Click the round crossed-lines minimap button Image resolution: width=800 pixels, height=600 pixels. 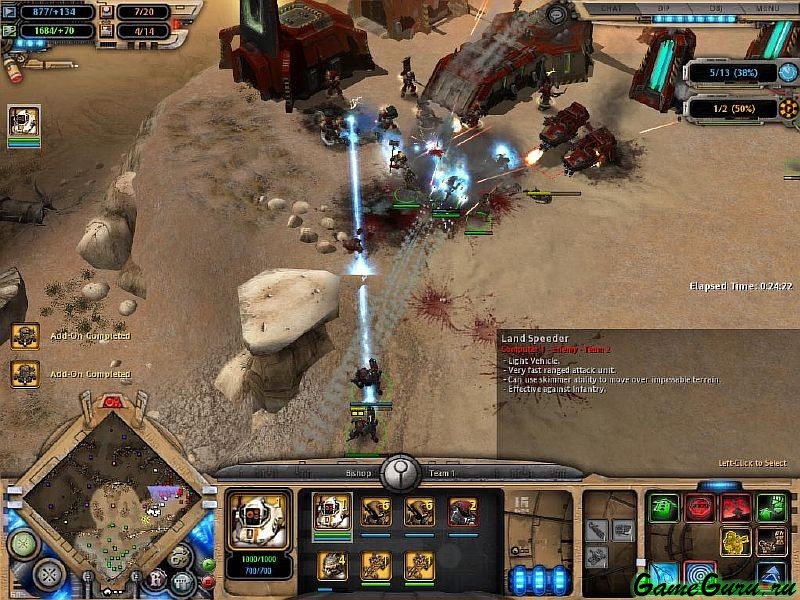[47, 575]
